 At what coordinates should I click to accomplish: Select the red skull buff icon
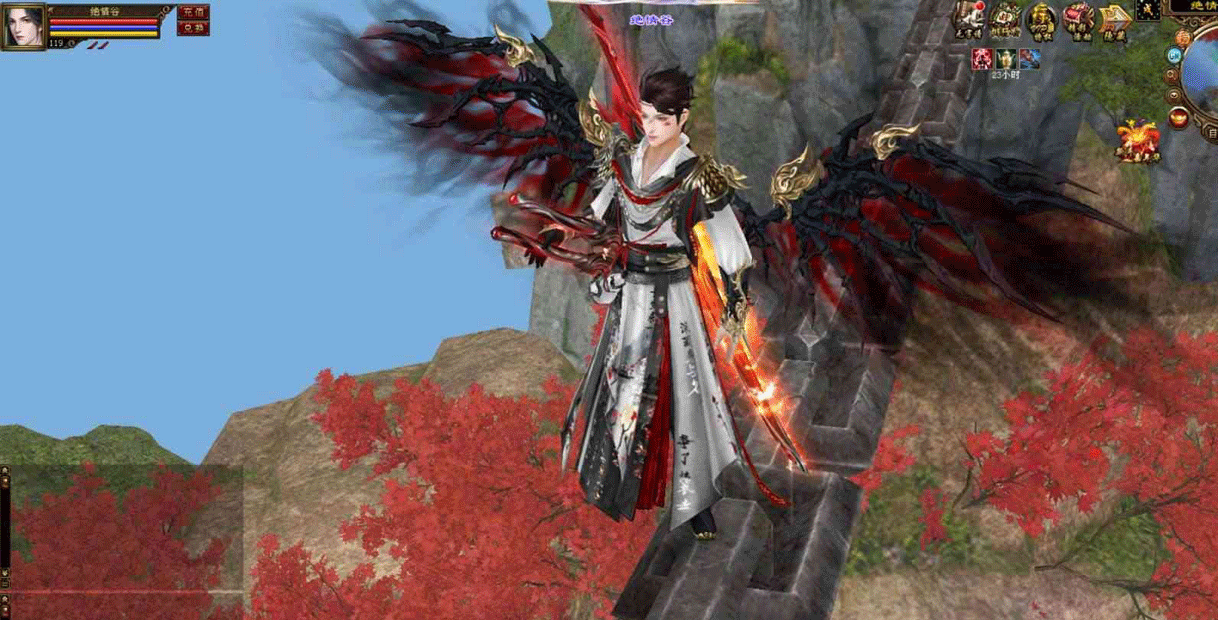tap(982, 58)
